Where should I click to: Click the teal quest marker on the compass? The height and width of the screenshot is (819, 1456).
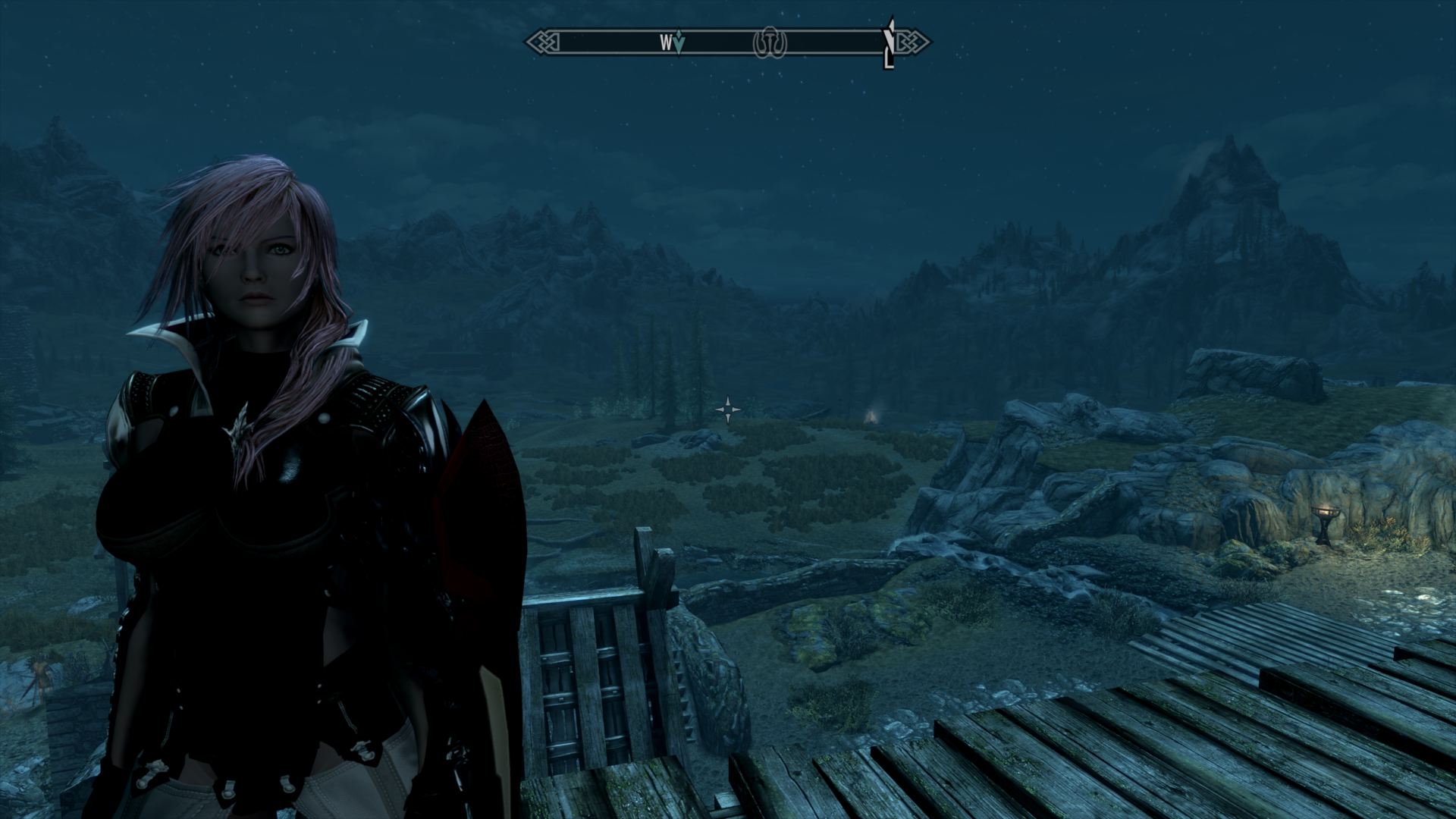point(679,43)
